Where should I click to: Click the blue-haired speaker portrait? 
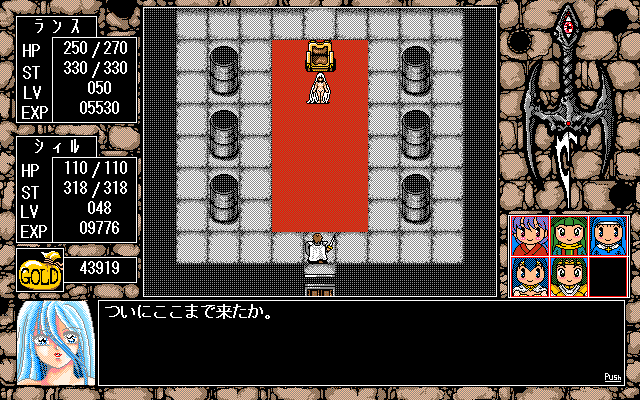coord(55,343)
